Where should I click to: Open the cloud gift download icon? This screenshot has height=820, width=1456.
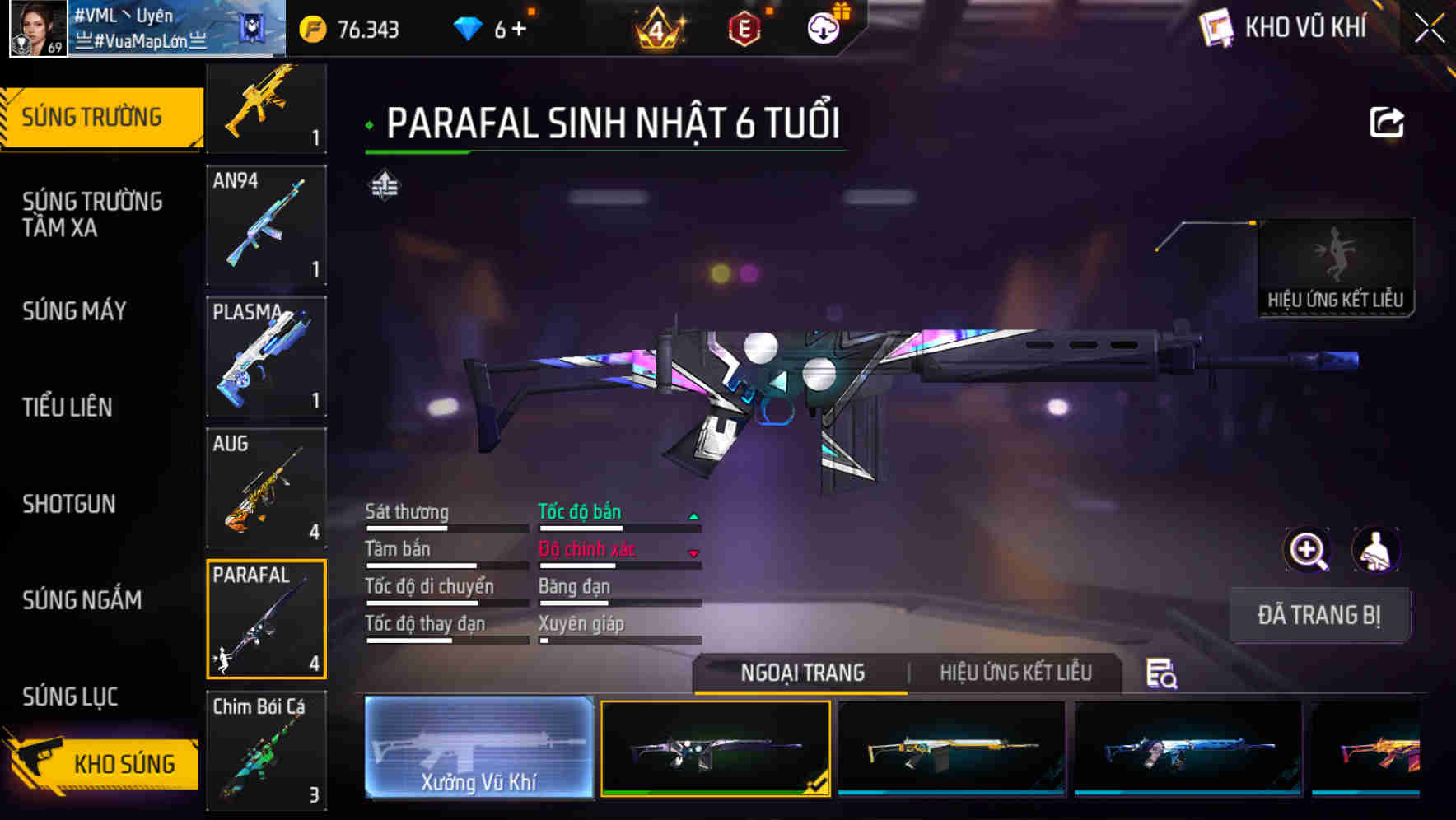[824, 27]
